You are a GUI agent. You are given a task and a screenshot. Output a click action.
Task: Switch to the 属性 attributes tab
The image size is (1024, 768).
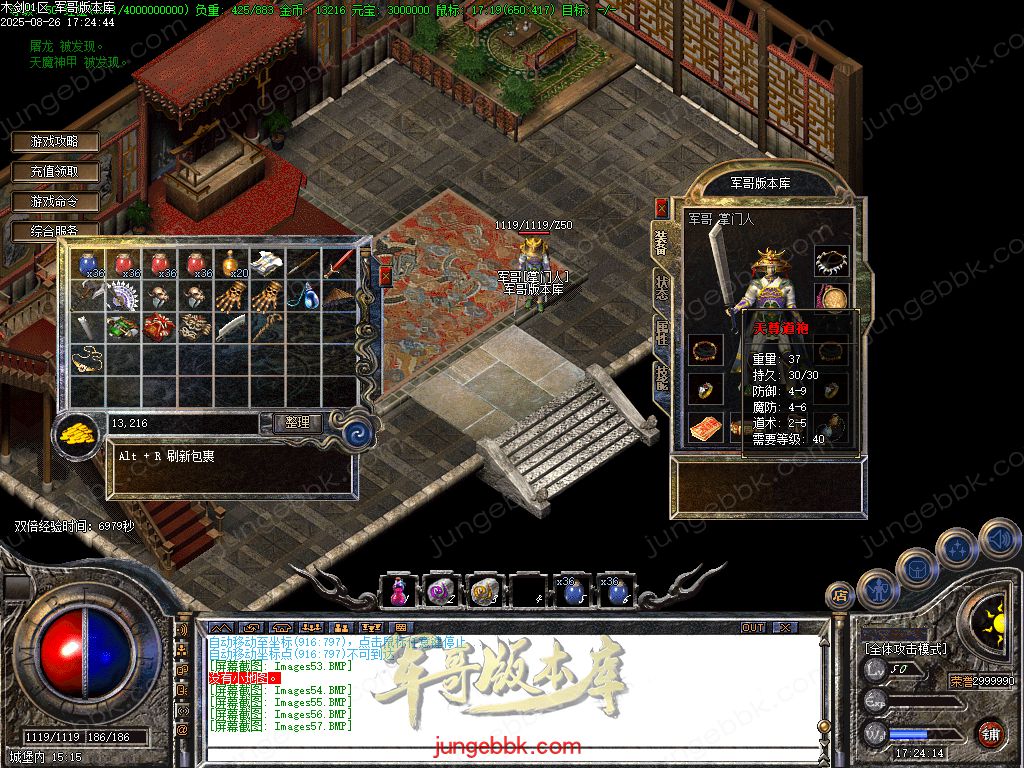click(x=661, y=331)
